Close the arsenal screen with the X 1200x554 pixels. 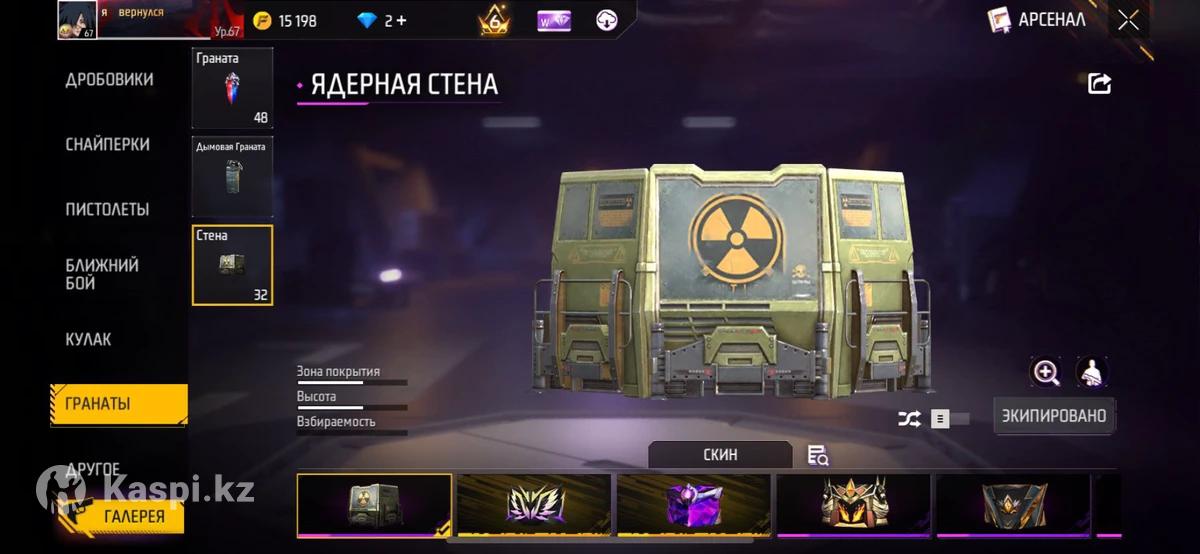click(x=1128, y=20)
